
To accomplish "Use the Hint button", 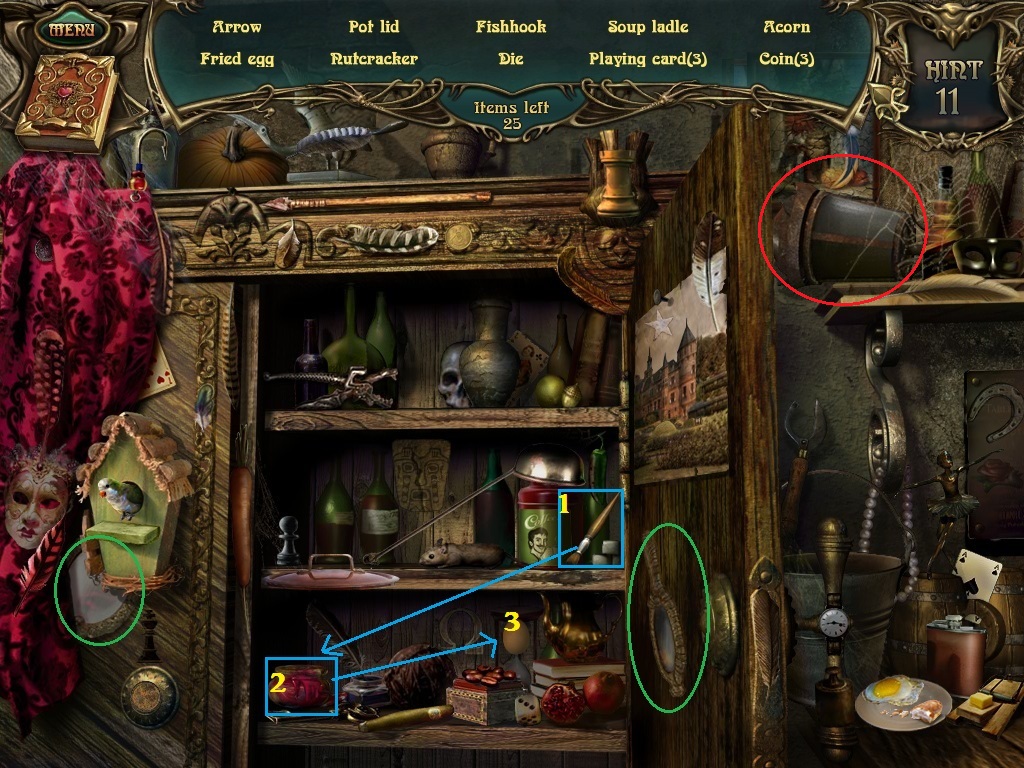I will (x=952, y=85).
